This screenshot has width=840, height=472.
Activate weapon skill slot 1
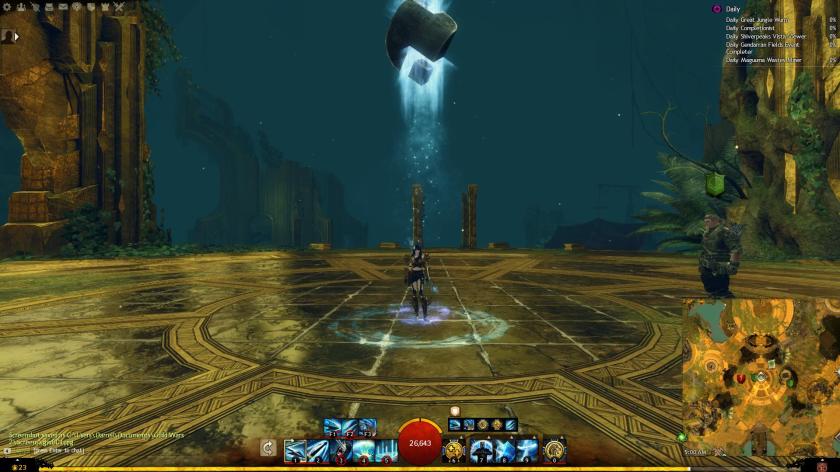point(296,450)
